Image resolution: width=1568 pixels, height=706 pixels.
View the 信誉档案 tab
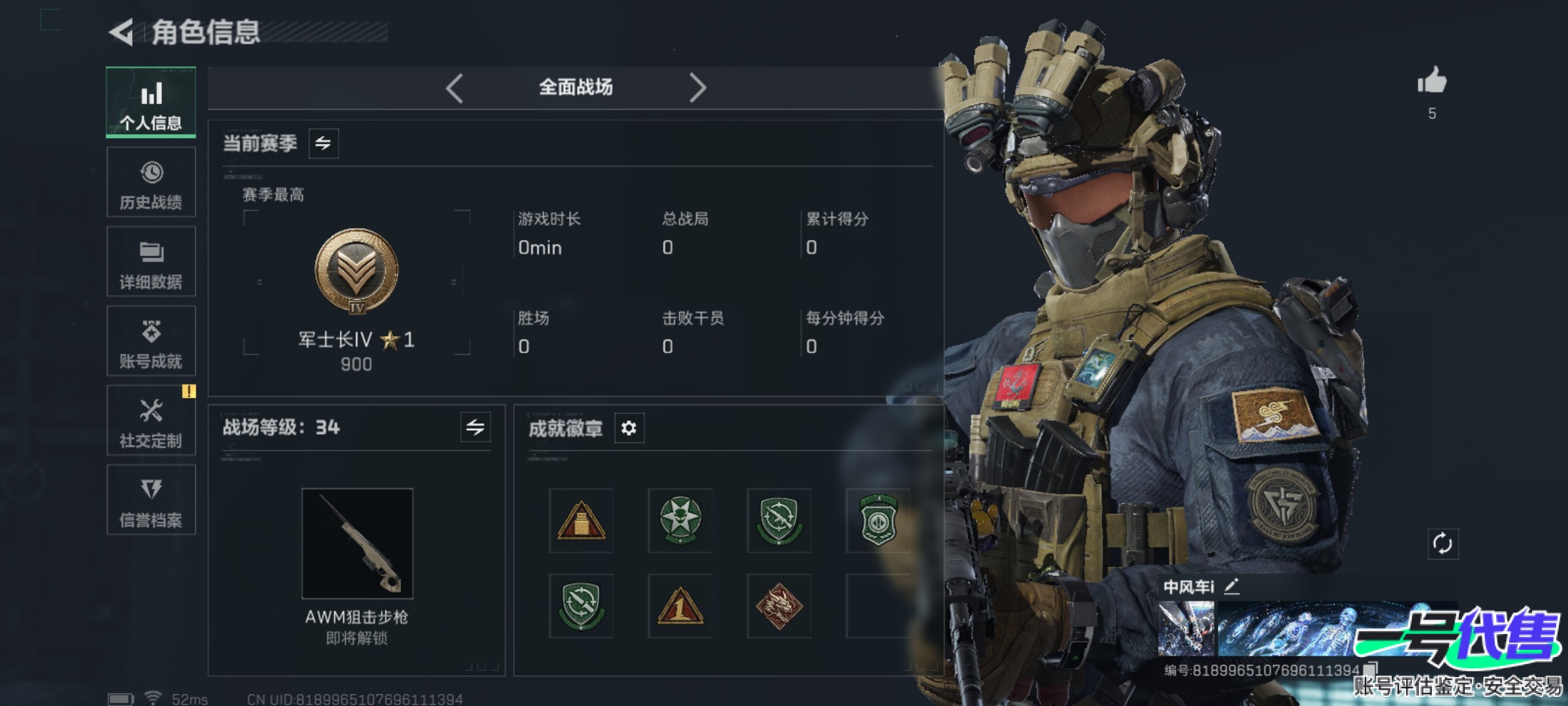[x=151, y=501]
